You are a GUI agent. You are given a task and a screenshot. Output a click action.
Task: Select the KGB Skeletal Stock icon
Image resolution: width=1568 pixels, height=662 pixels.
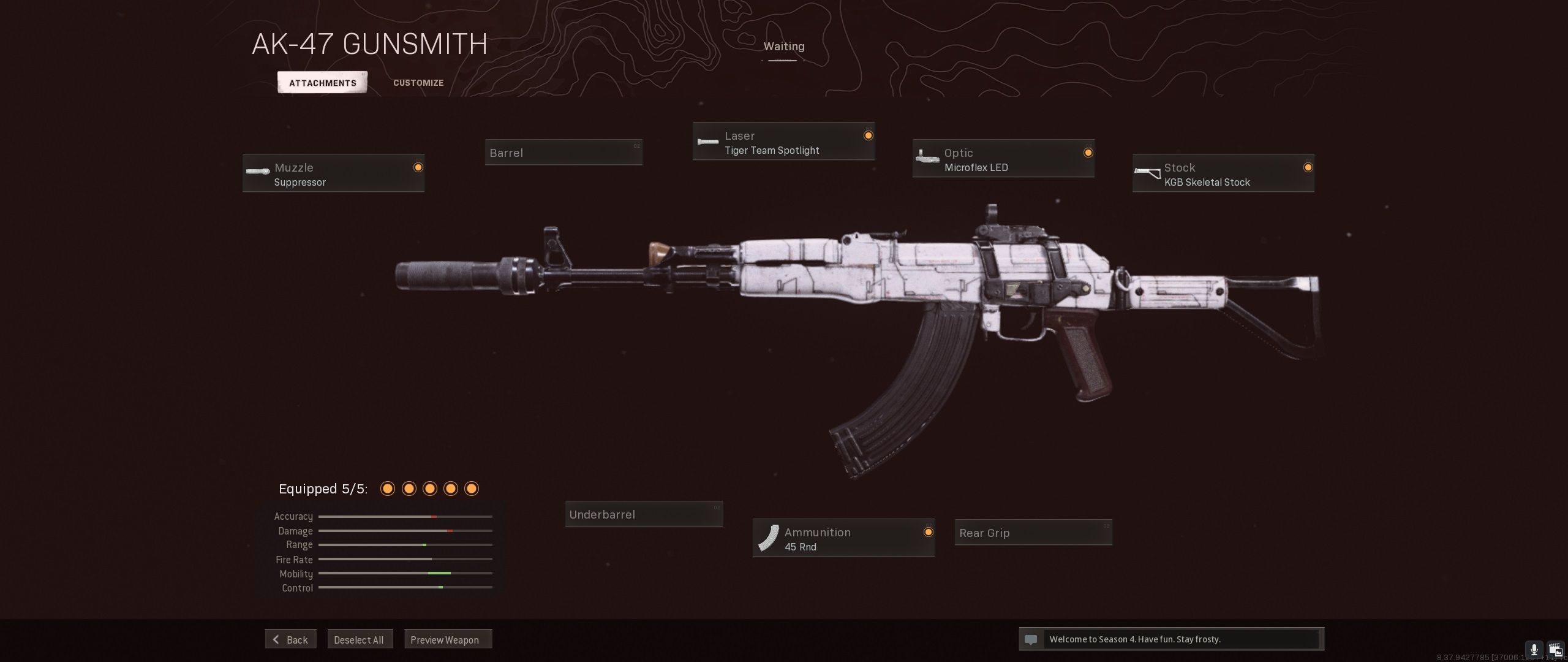1147,172
